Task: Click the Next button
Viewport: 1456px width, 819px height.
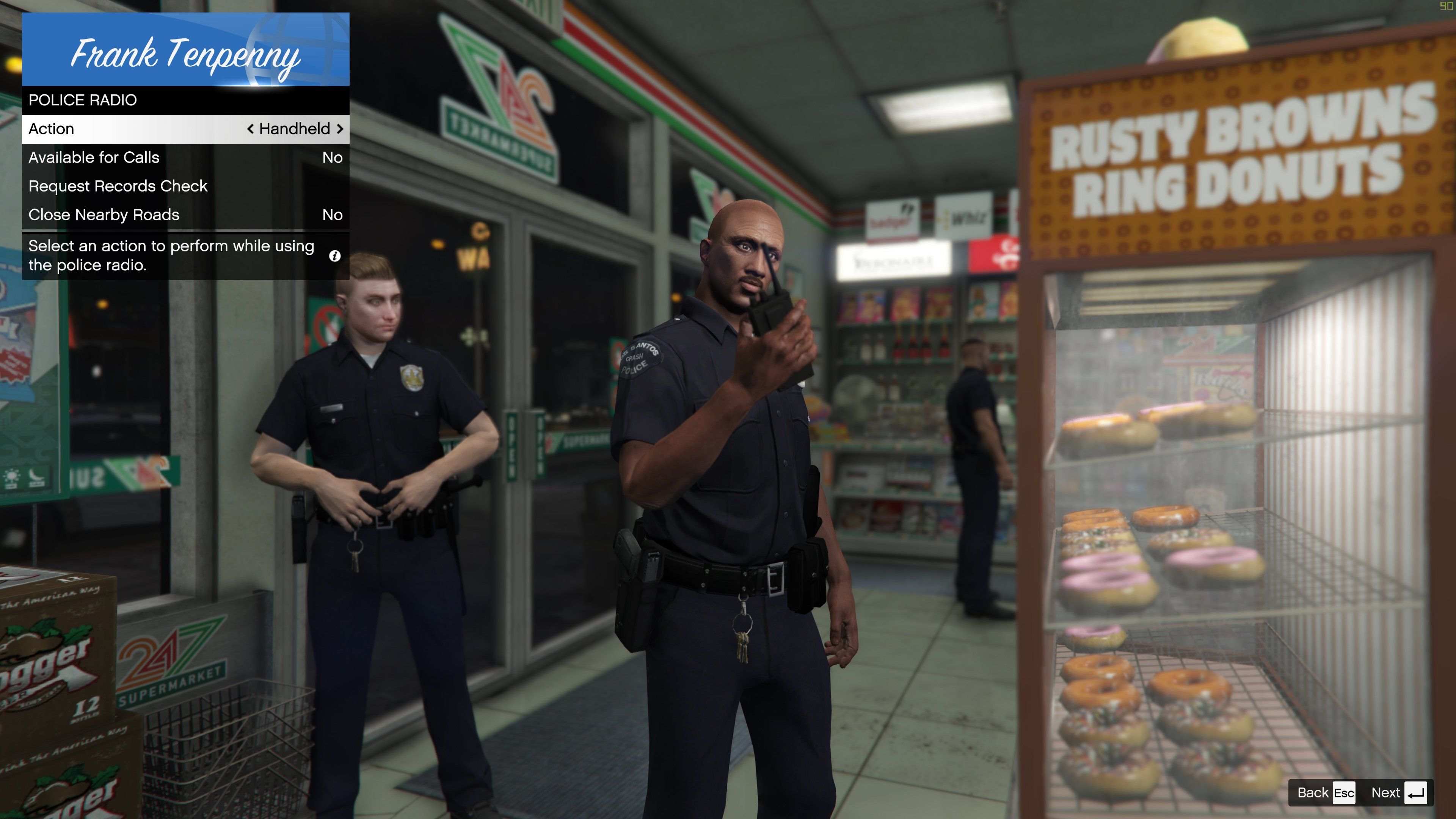Action: pyautogui.click(x=1398, y=792)
